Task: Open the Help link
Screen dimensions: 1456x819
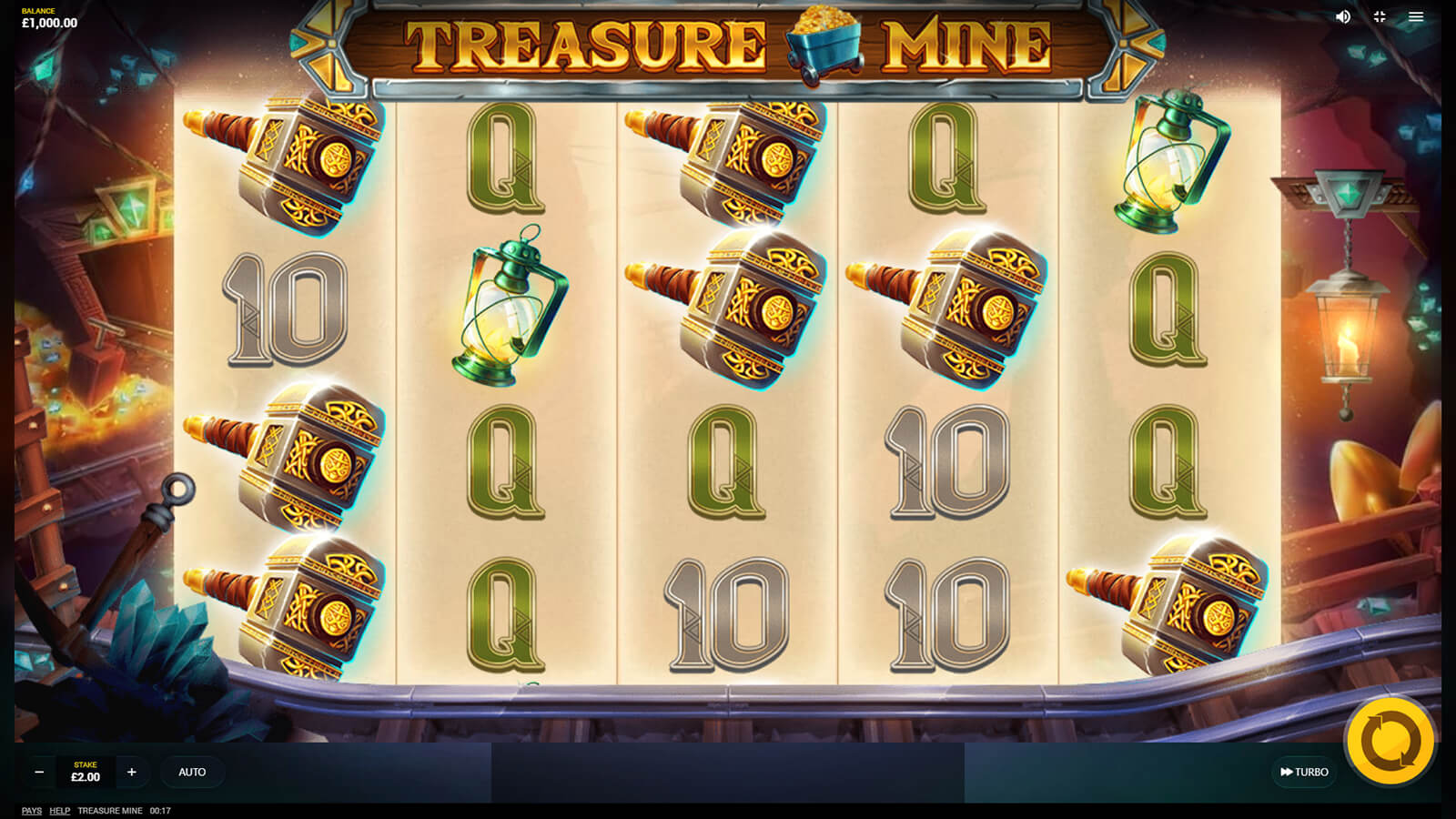Action: pos(60,811)
